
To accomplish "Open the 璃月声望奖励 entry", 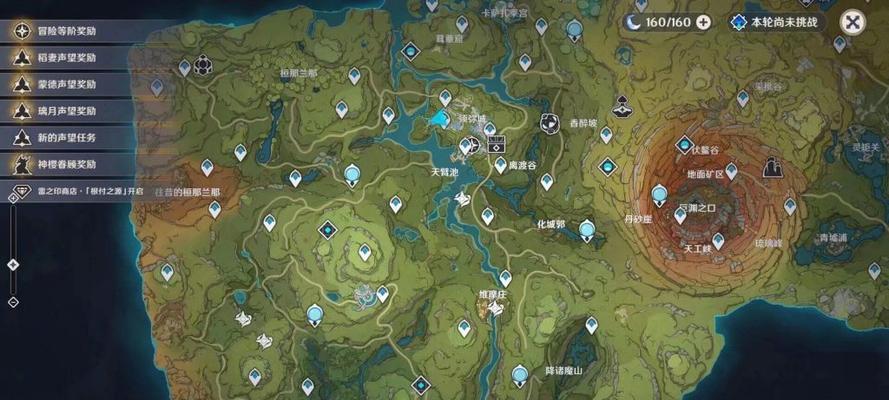I will (x=68, y=111).
